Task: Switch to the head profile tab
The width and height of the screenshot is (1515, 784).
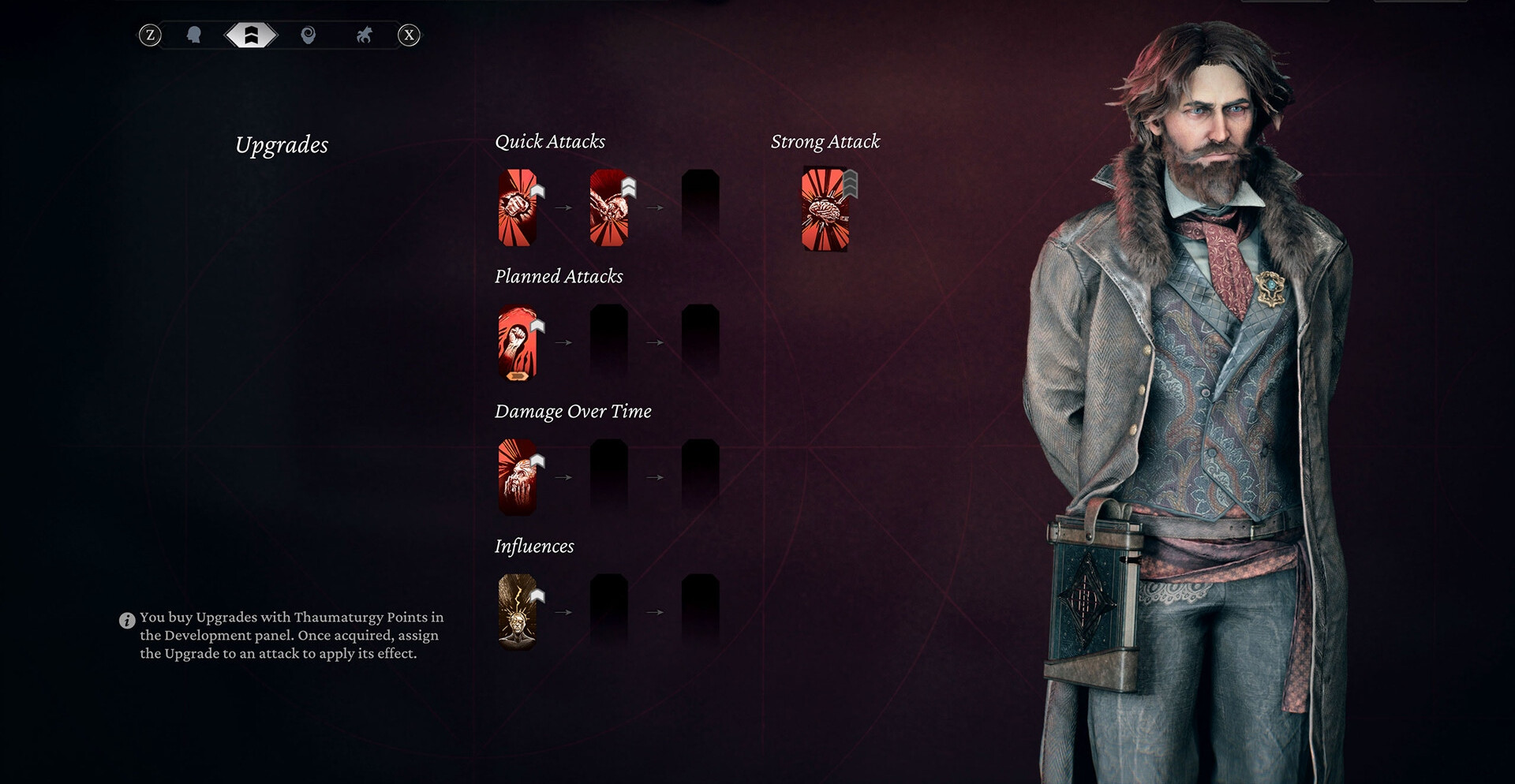Action: coord(193,35)
